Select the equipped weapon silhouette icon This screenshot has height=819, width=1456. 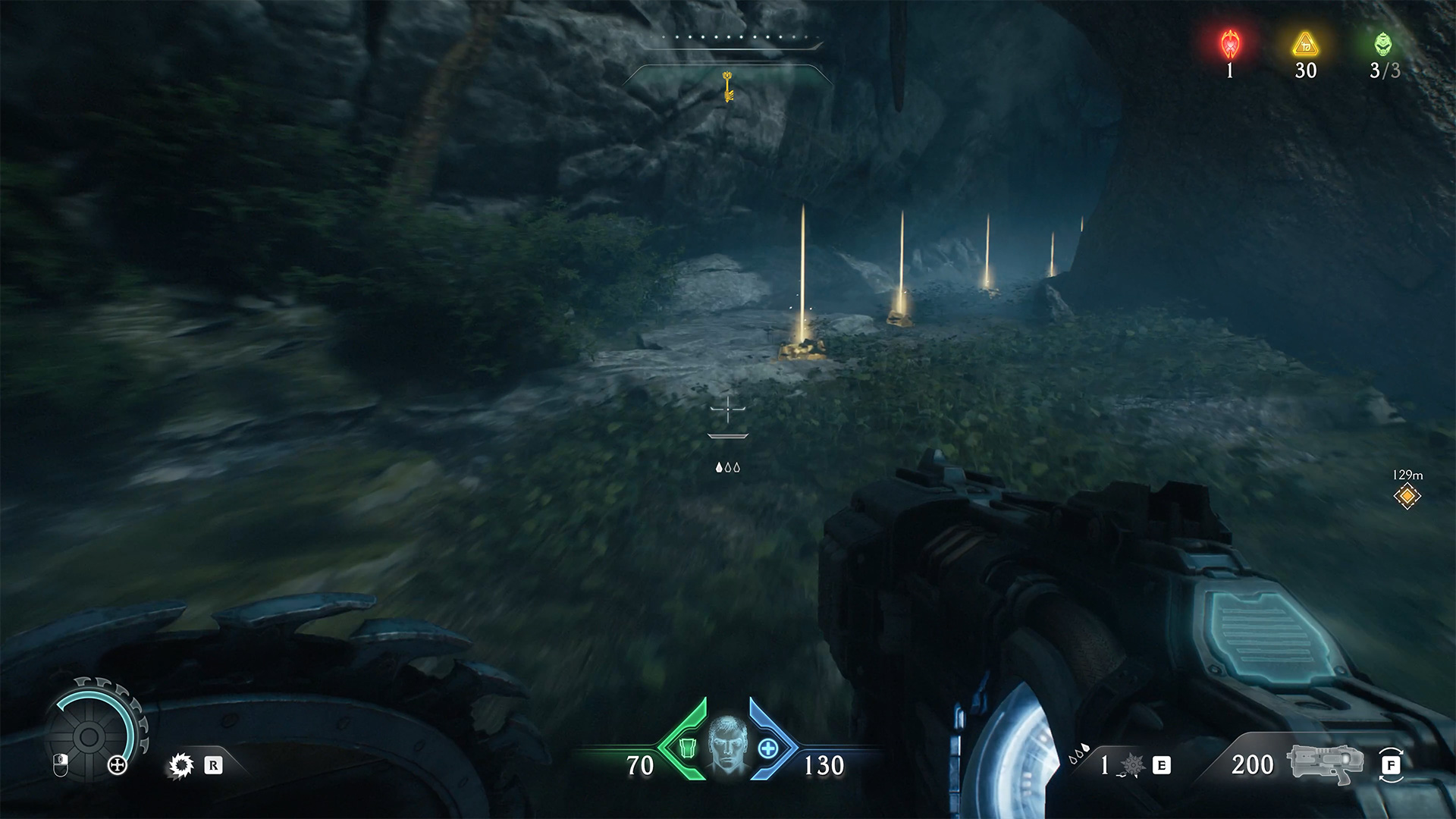[1321, 763]
